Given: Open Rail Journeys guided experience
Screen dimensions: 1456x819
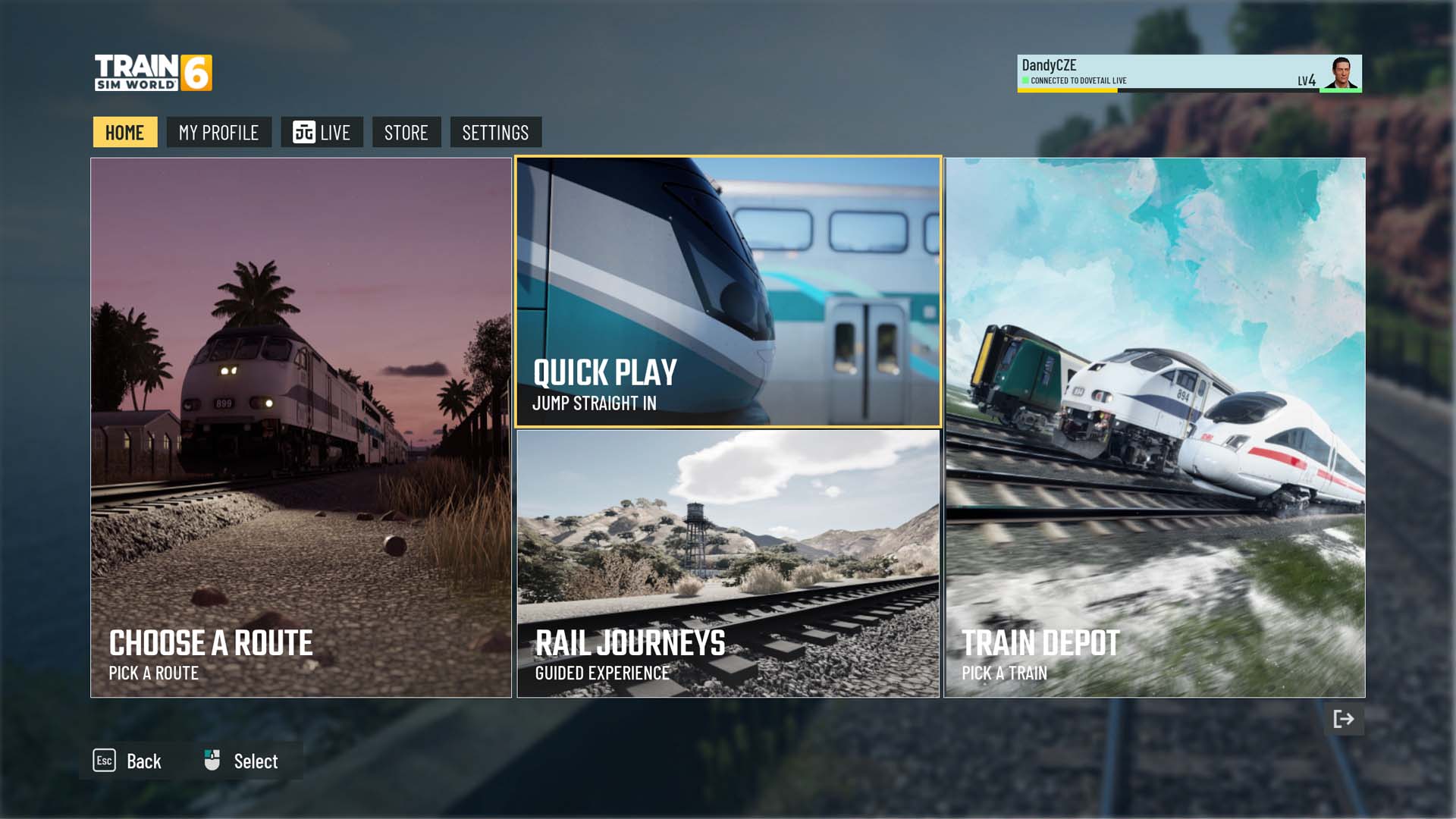Looking at the screenshot, I should [x=728, y=563].
